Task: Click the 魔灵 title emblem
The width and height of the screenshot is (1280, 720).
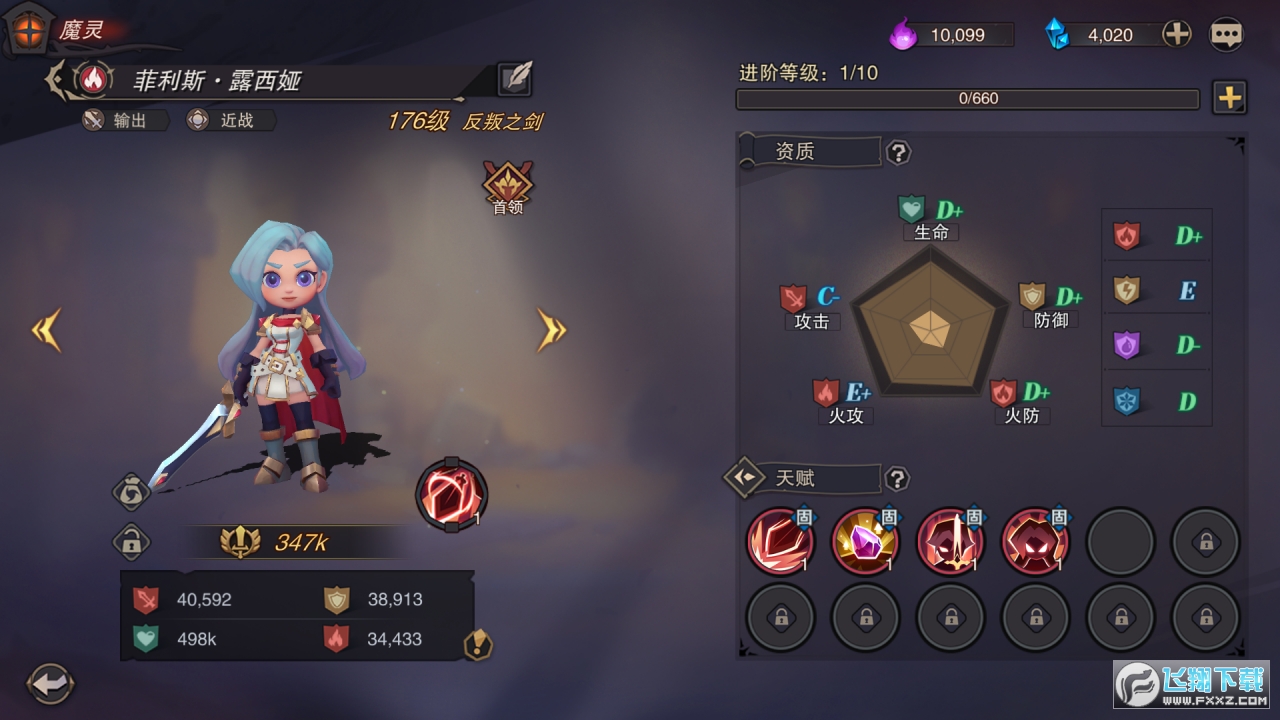Action: click(x=30, y=30)
